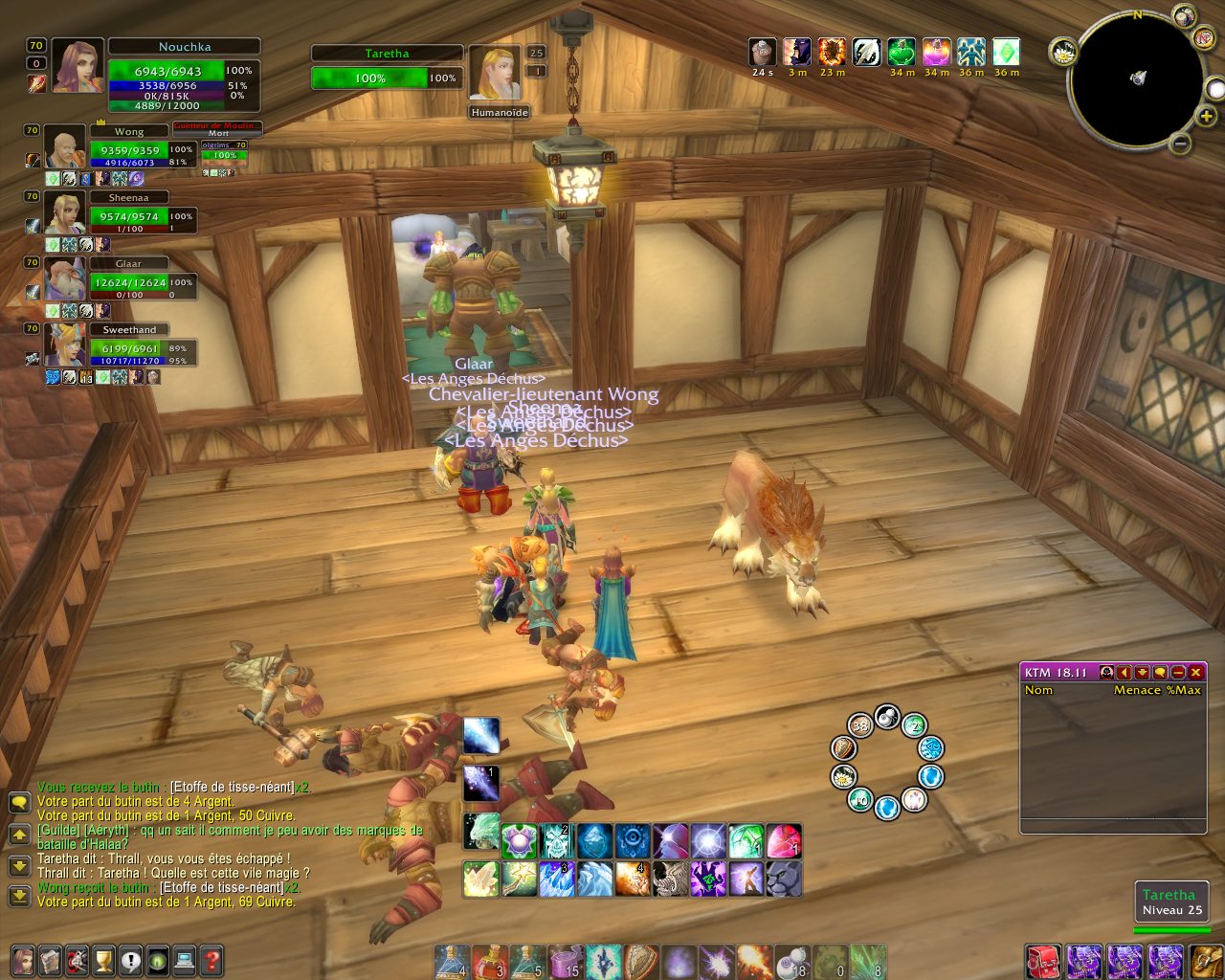The width and height of the screenshot is (1225, 980).
Task: Use the red mana gem icon
Action: pyautogui.click(x=783, y=841)
